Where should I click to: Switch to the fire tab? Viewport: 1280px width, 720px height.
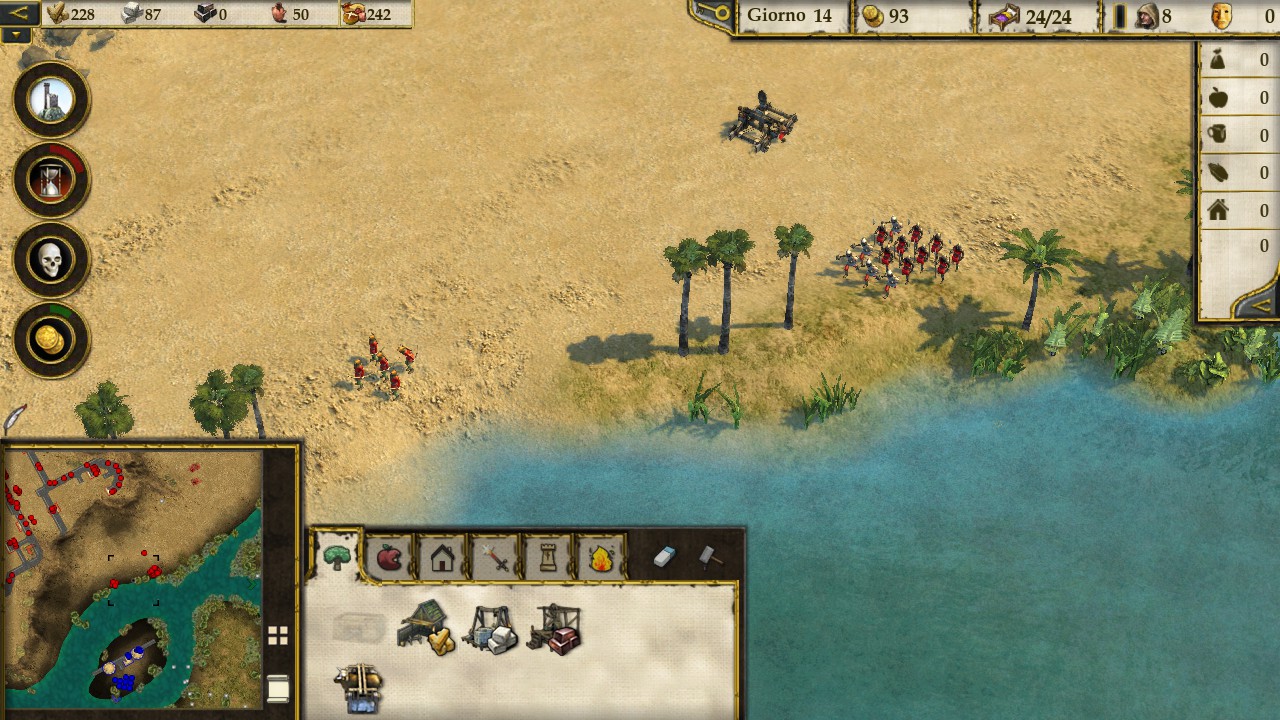coord(601,558)
